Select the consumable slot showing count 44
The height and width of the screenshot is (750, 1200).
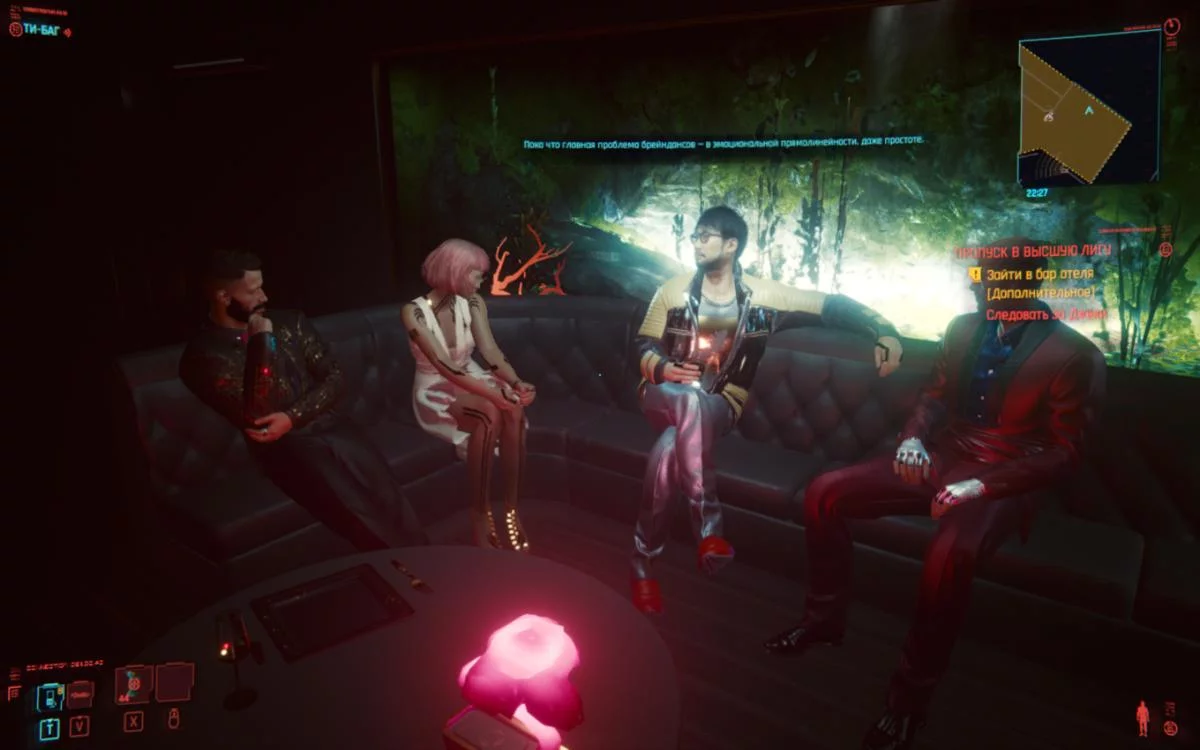point(133,685)
